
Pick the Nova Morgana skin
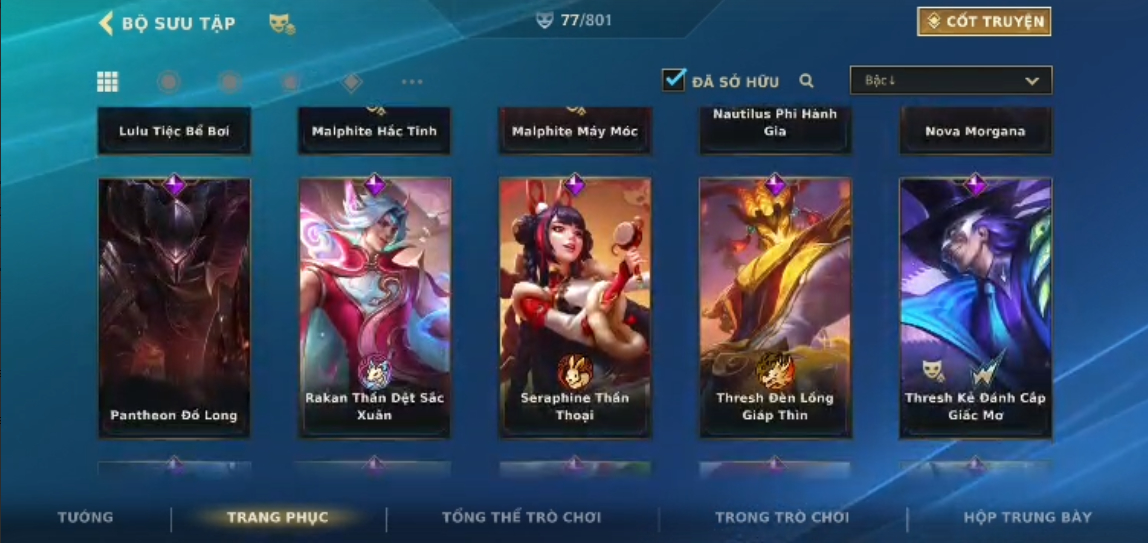pyautogui.click(x=975, y=131)
